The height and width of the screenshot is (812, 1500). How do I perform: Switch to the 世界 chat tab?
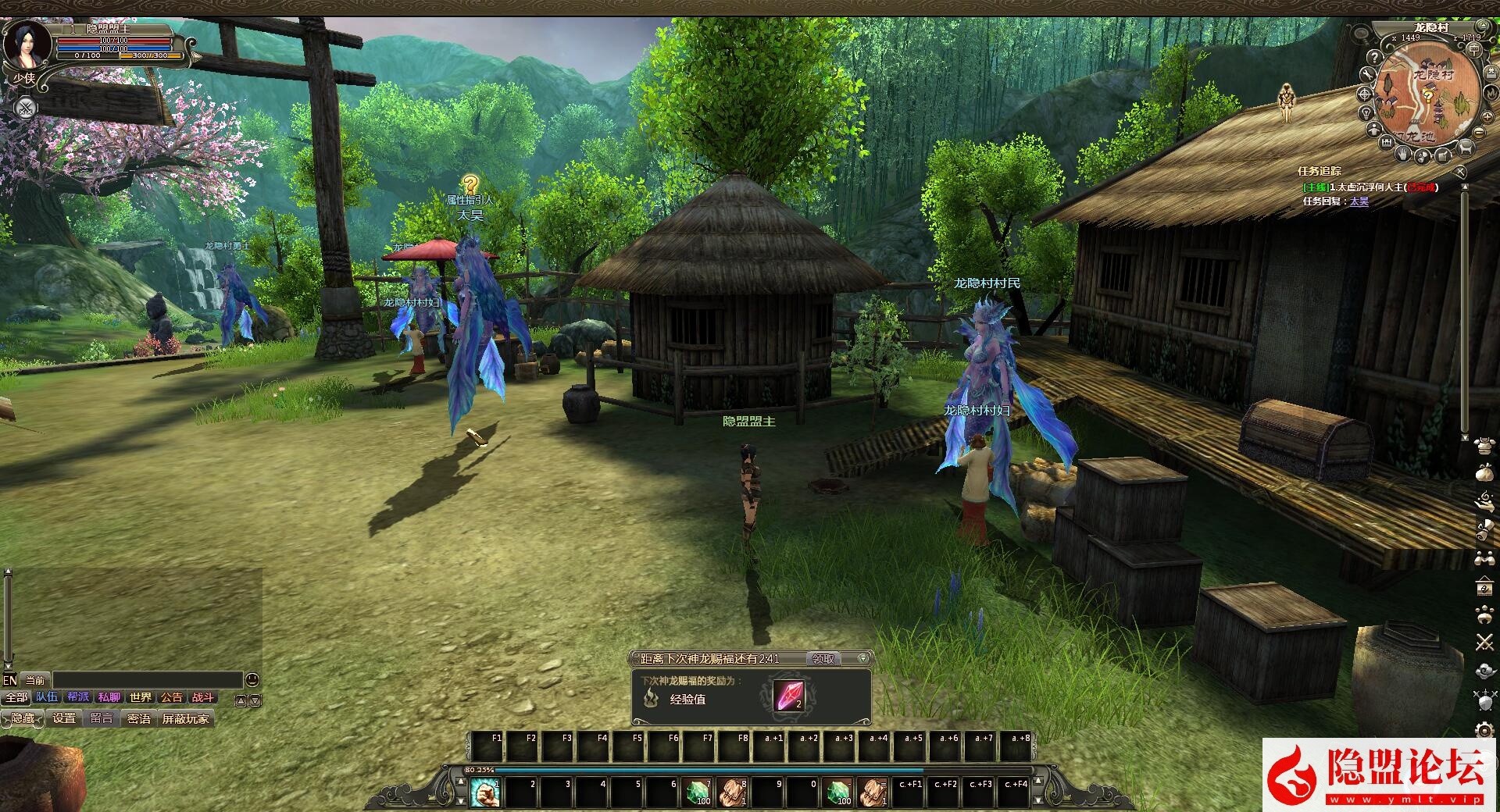141,697
